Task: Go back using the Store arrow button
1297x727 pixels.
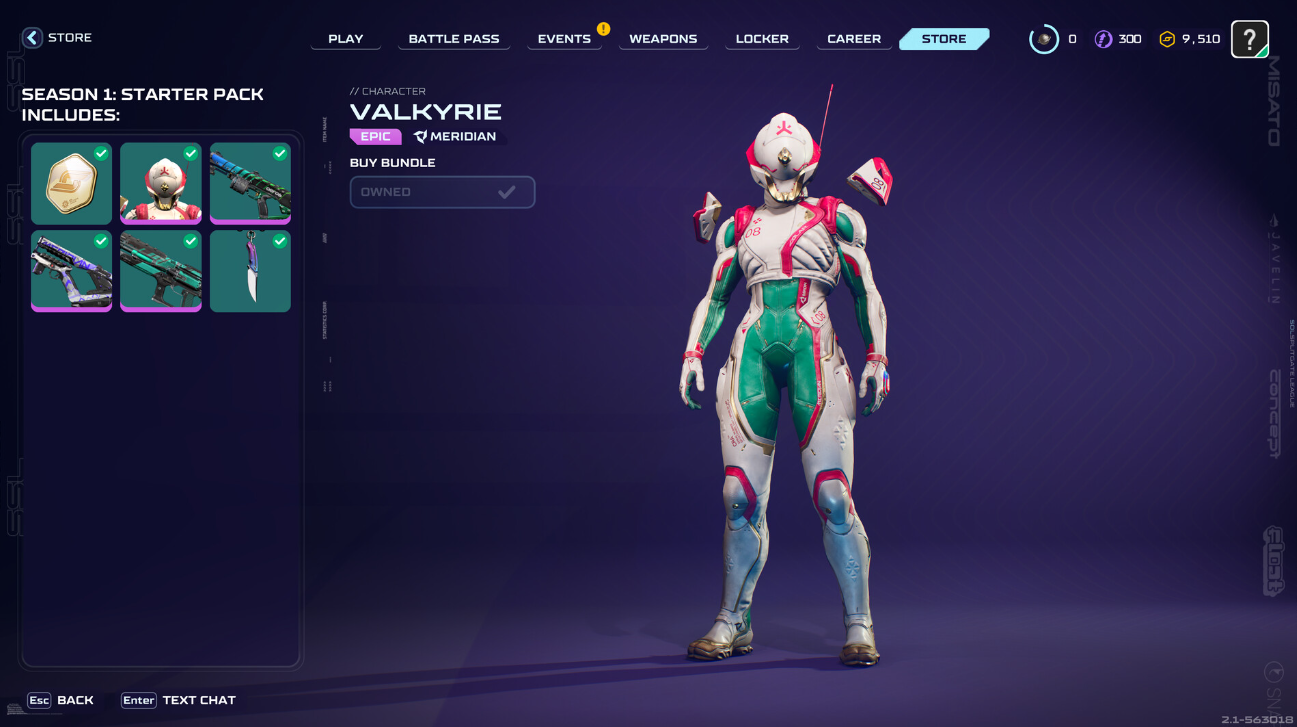Action: (x=33, y=38)
